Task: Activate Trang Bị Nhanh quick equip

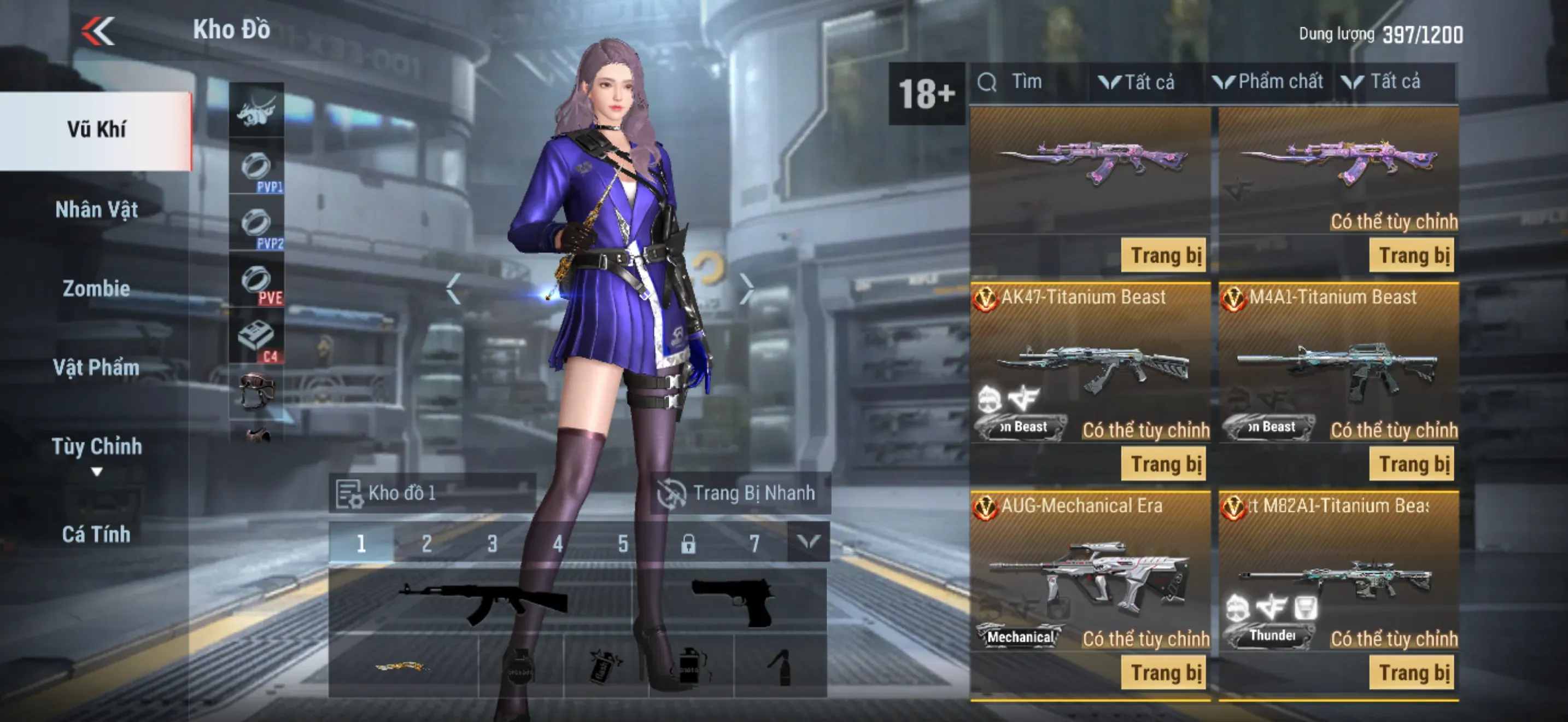Action: click(739, 493)
